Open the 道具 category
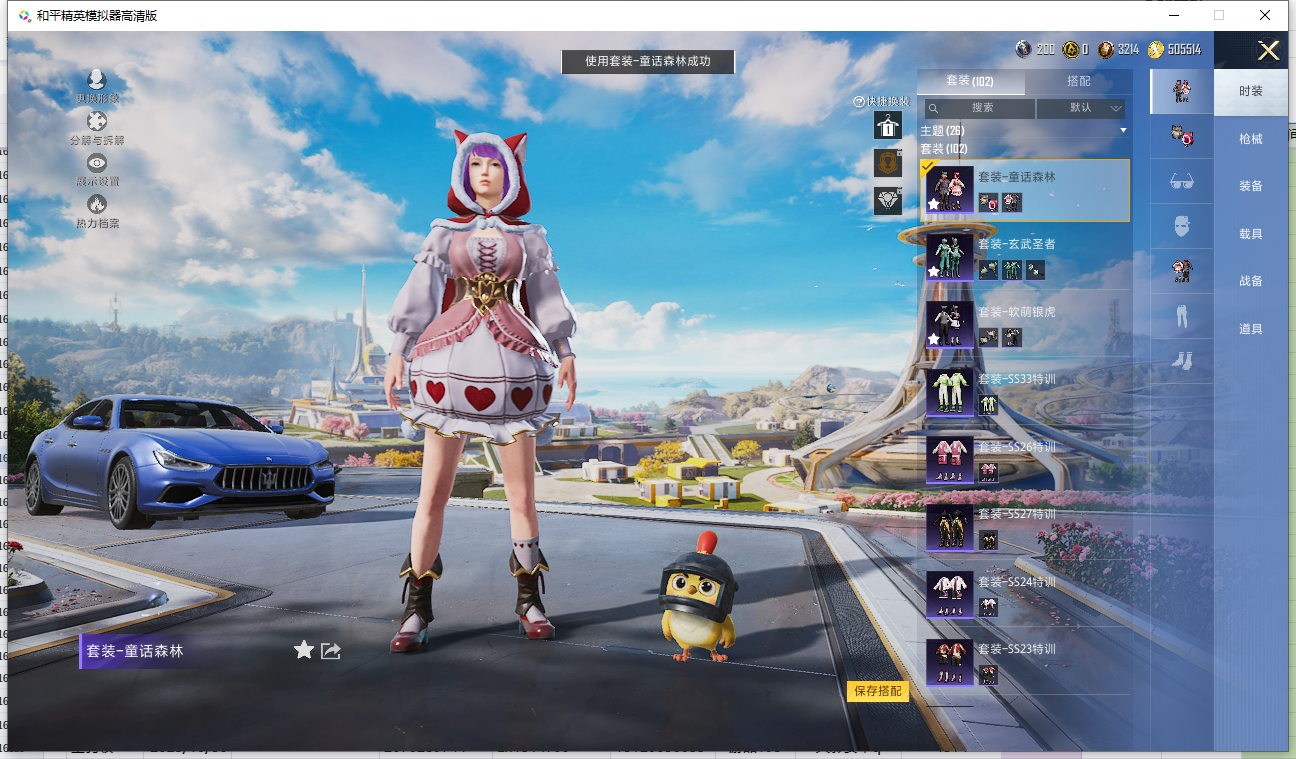Viewport: 1296px width, 759px height. pos(1250,329)
